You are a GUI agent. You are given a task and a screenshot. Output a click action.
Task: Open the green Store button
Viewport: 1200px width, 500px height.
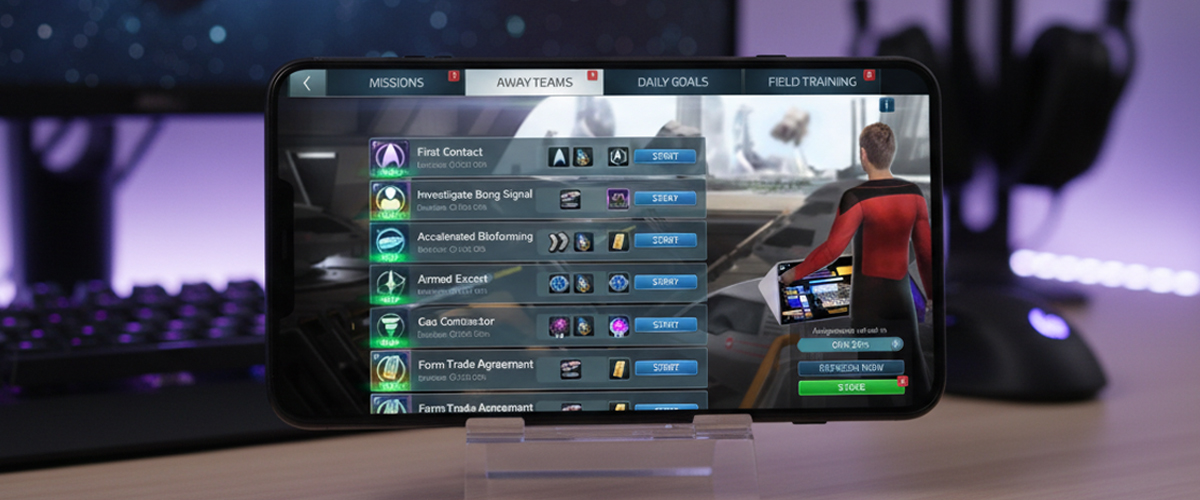[x=850, y=387]
